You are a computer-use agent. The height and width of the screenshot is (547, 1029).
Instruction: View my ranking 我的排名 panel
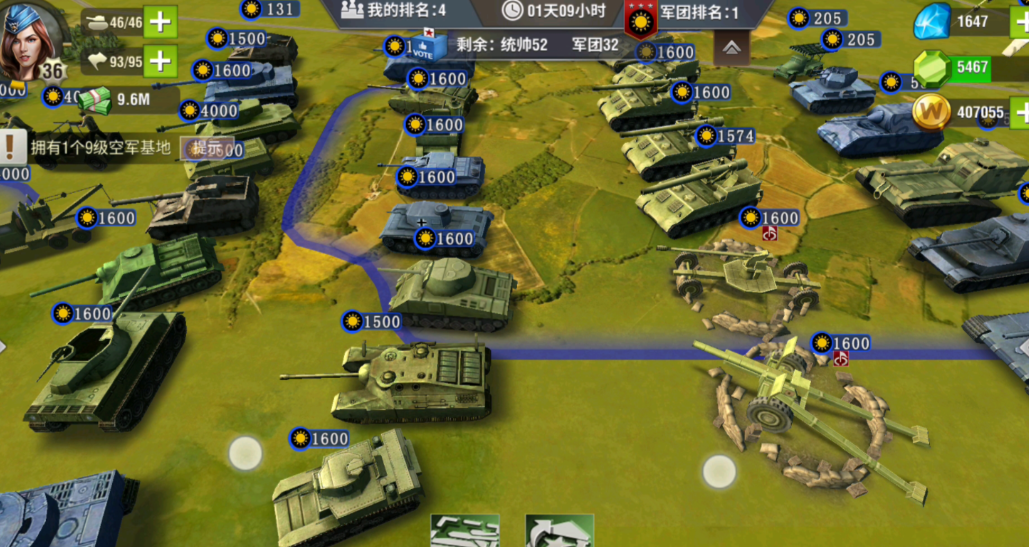(x=394, y=11)
